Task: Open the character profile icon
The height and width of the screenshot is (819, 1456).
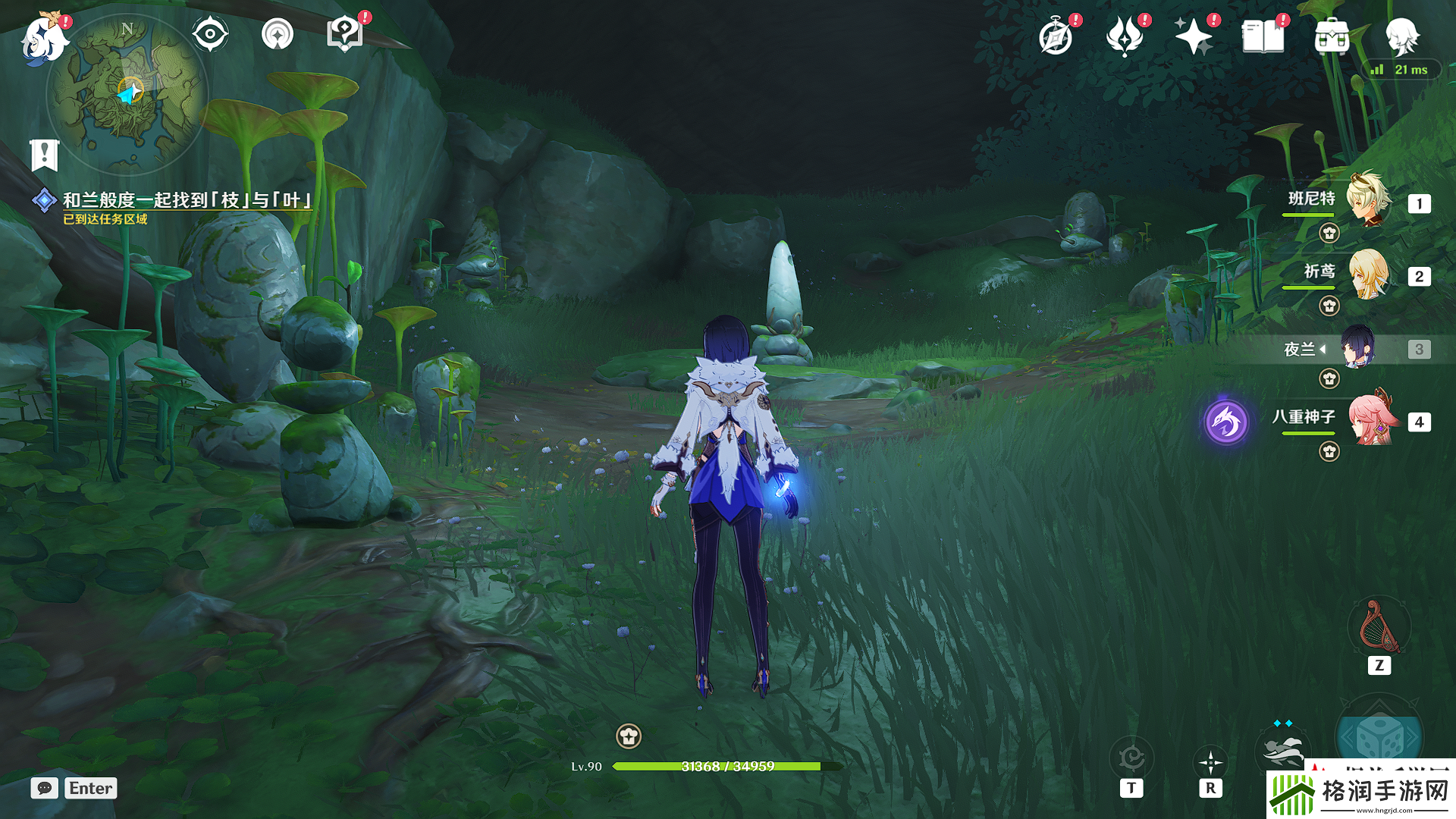Action: [x=1401, y=36]
